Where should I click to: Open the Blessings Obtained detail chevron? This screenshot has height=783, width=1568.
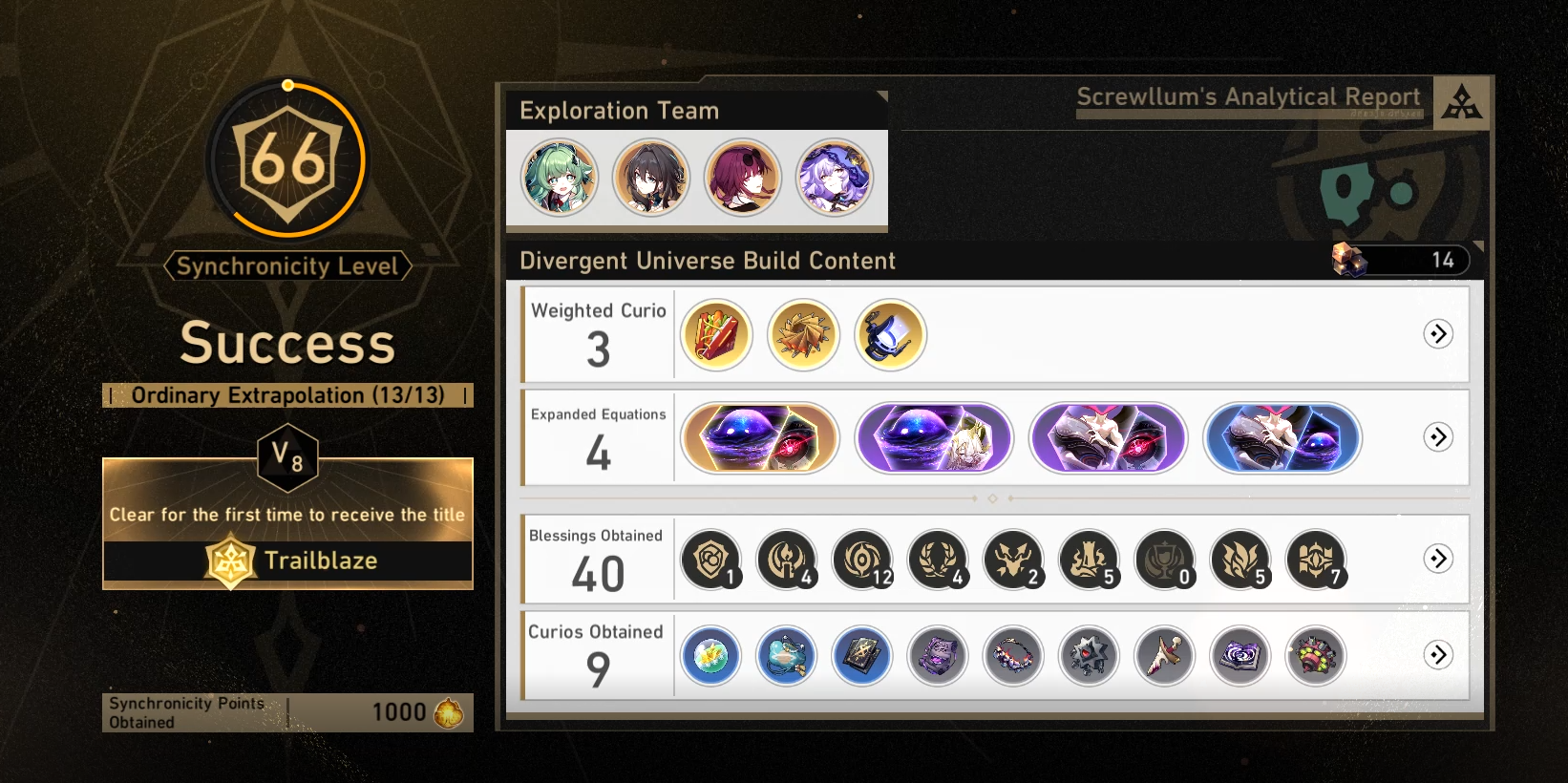[x=1438, y=560]
